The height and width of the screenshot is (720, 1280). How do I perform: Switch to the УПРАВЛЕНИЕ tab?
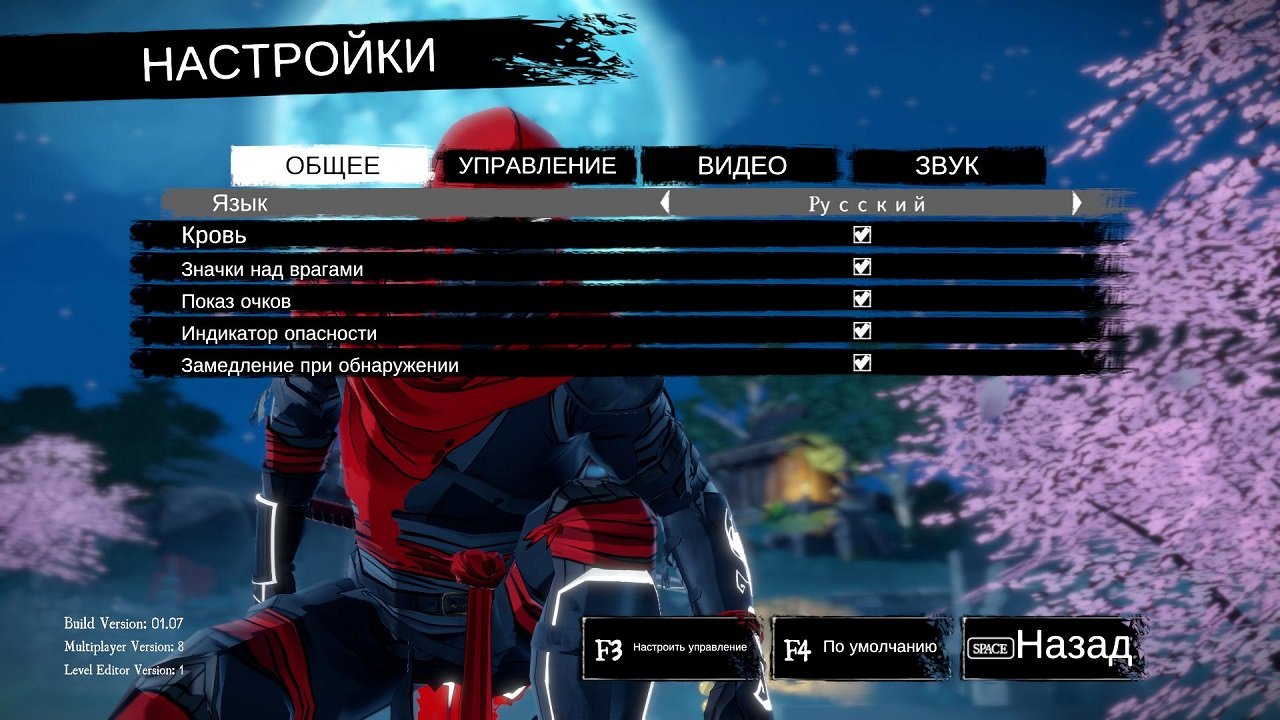pyautogui.click(x=538, y=166)
